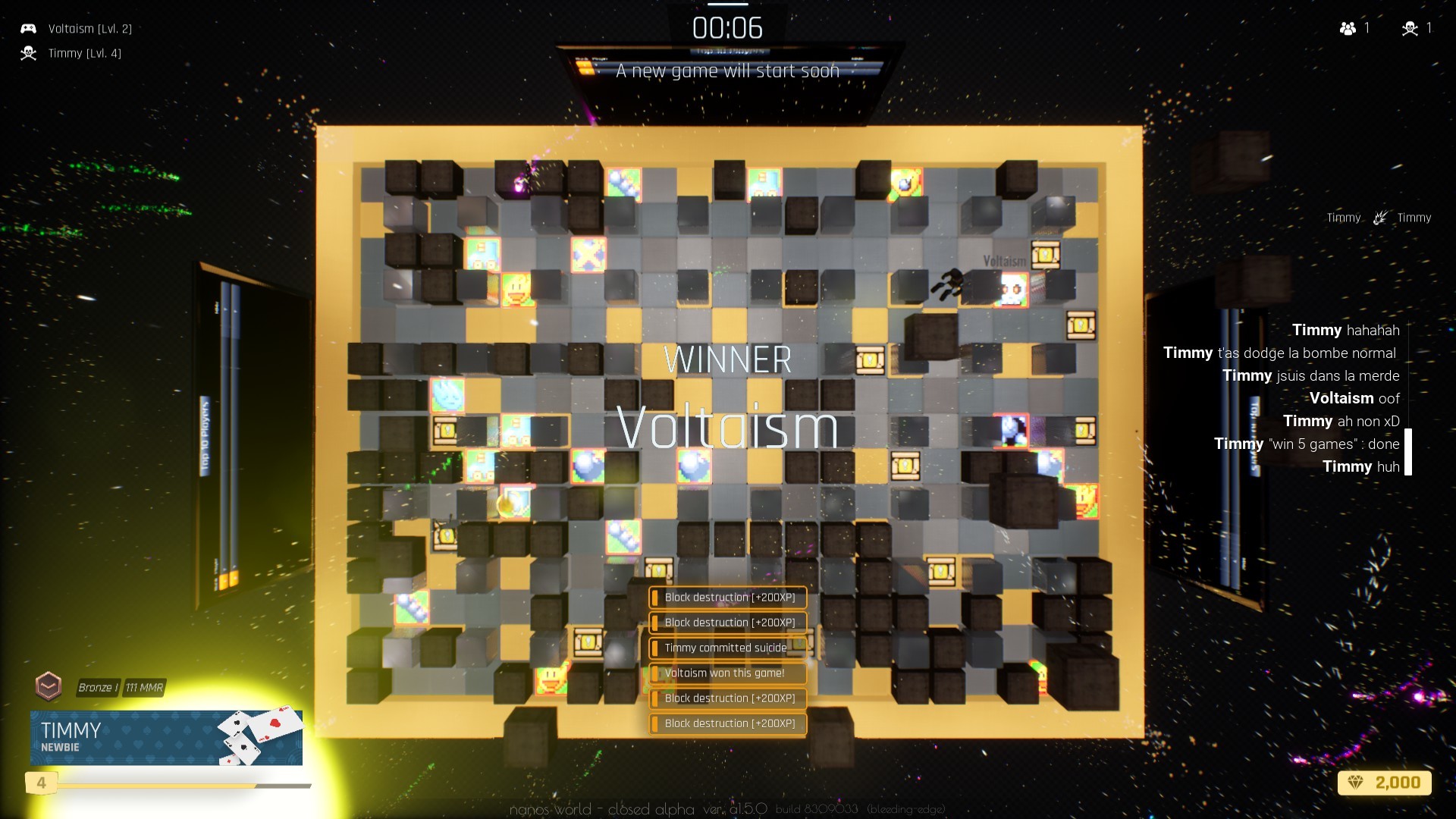The image size is (1456, 819).
Task: Select the players count icon at top right
Action: (x=1347, y=28)
